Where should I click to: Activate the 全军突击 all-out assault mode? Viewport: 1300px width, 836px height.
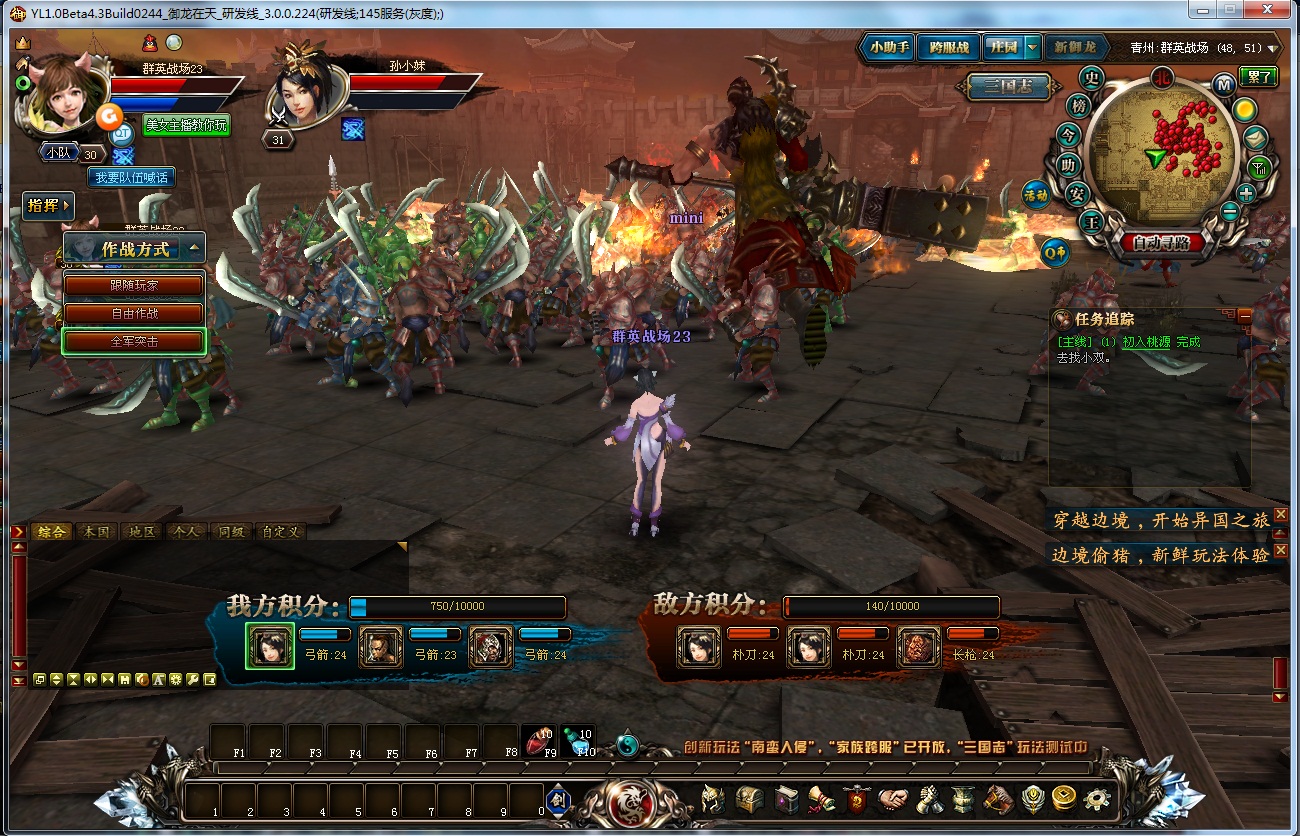pyautogui.click(x=134, y=341)
